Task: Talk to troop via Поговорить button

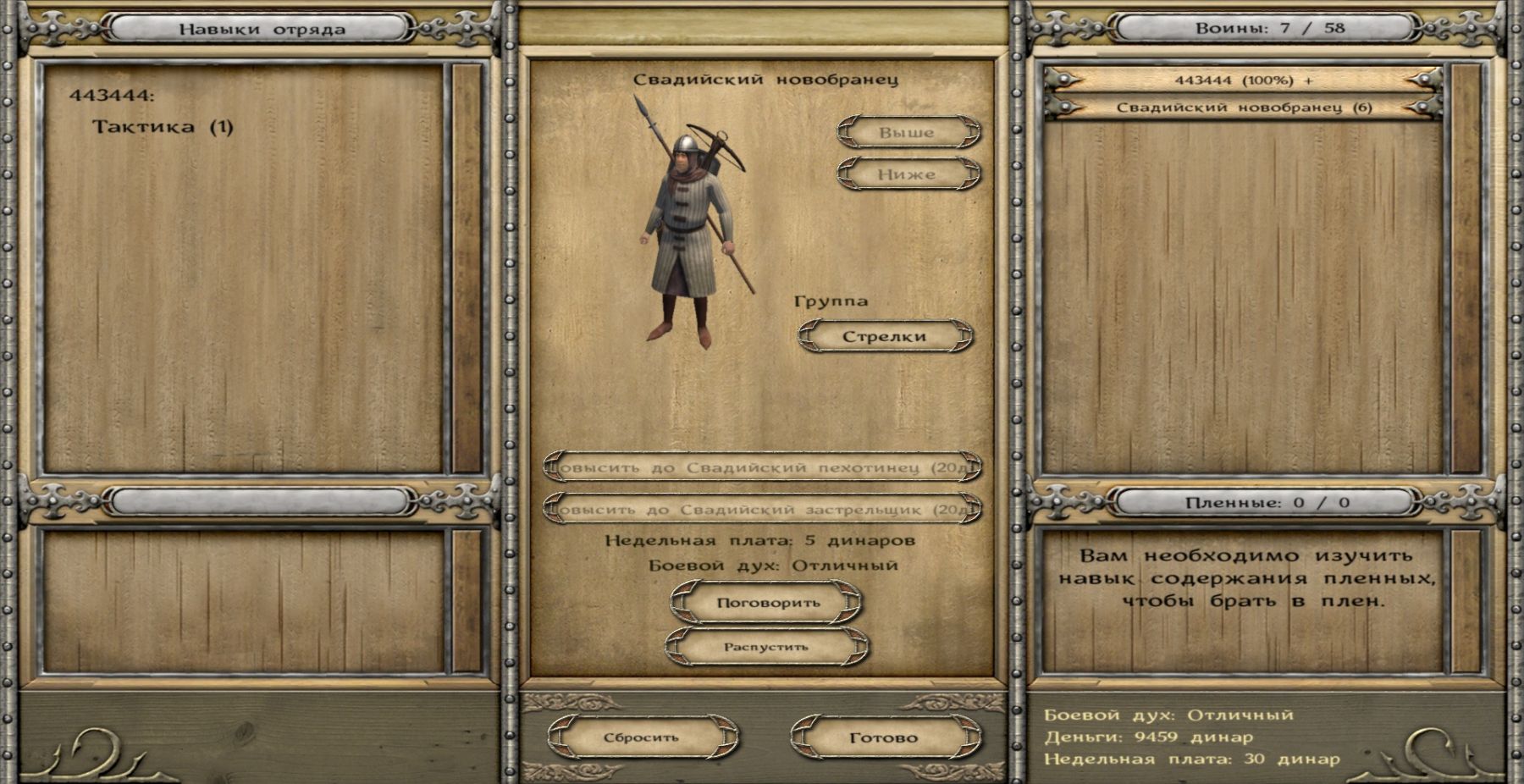Action: tap(767, 603)
